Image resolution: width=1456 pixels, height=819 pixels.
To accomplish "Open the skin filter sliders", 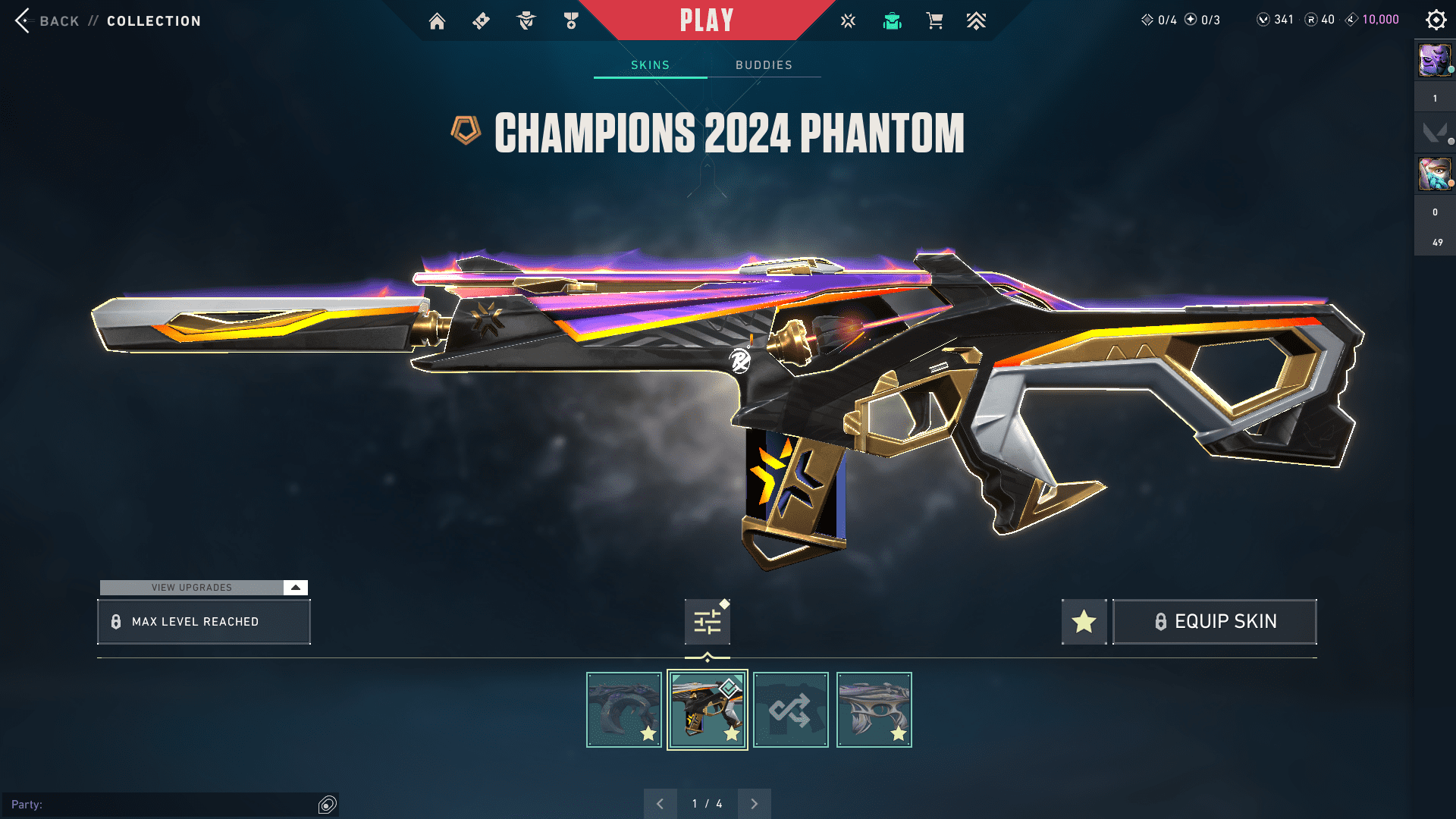I will pos(708,622).
